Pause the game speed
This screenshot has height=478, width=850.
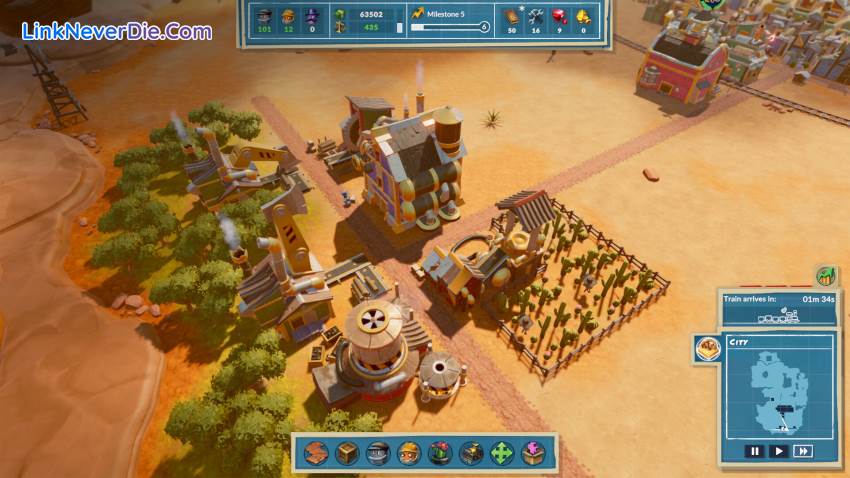(756, 451)
